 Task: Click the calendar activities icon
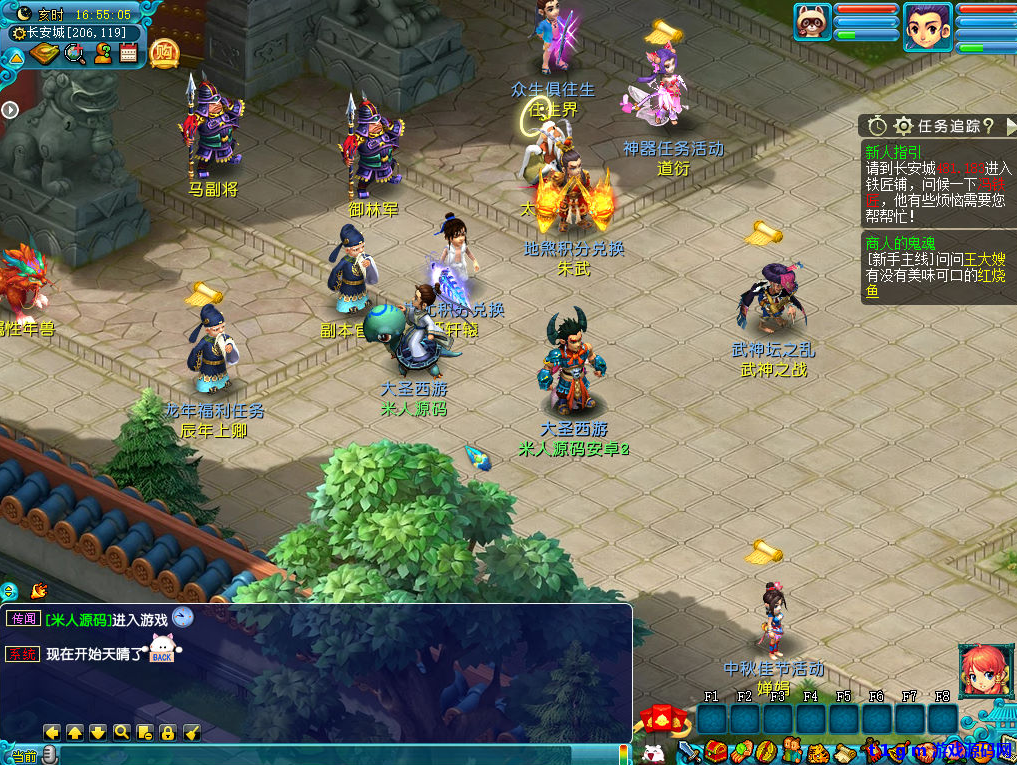[128, 53]
